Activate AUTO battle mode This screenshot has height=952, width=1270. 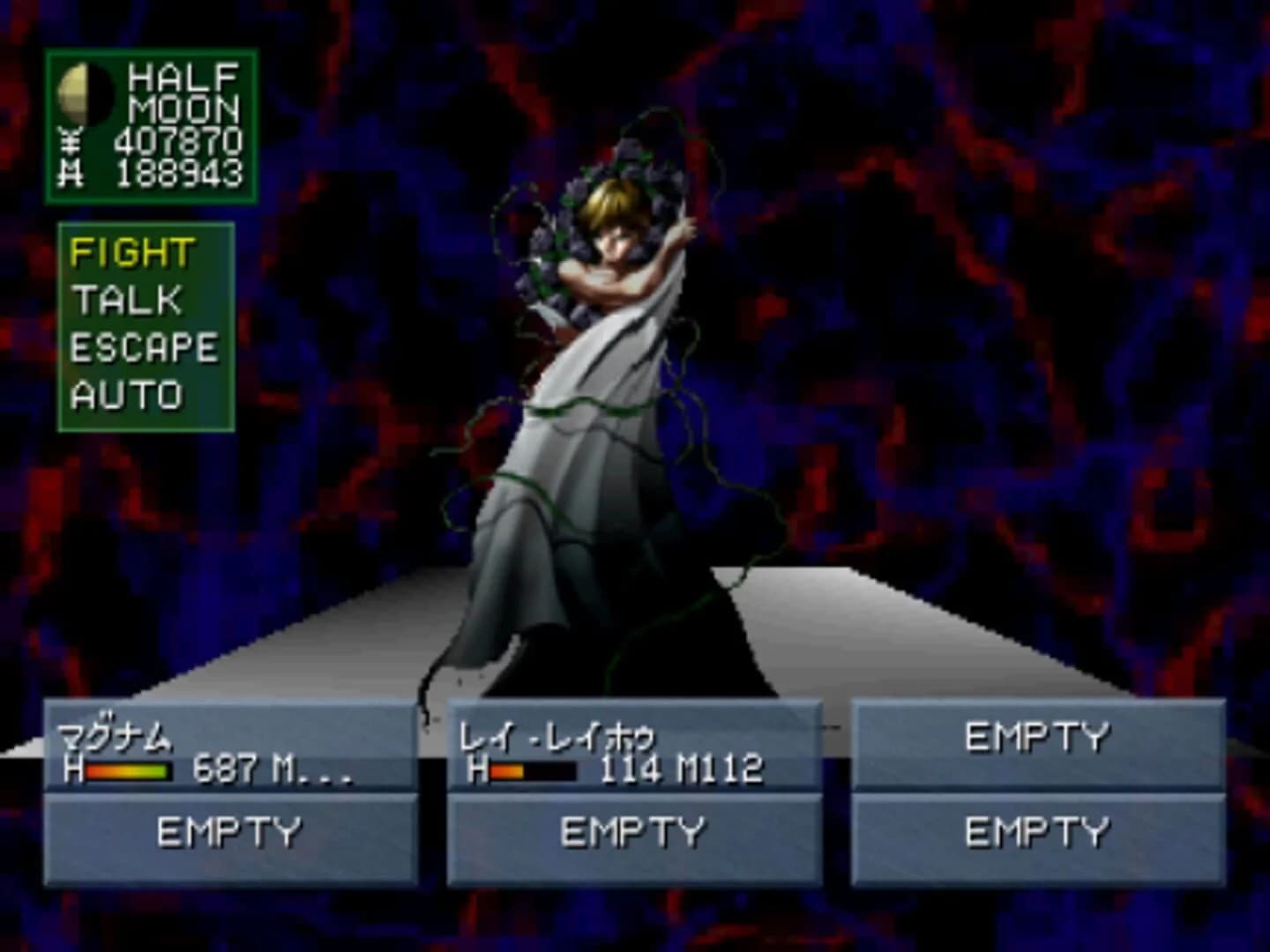tap(126, 393)
